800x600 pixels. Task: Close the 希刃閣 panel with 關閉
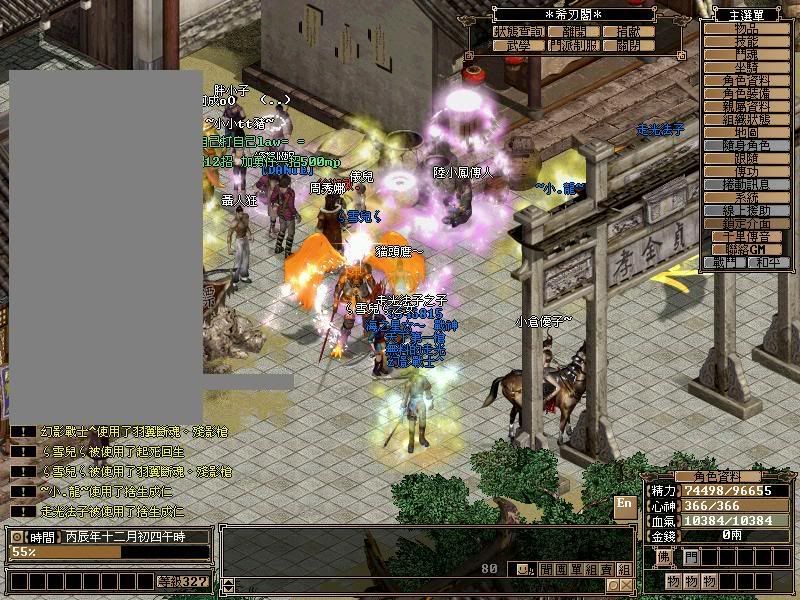[x=629, y=45]
